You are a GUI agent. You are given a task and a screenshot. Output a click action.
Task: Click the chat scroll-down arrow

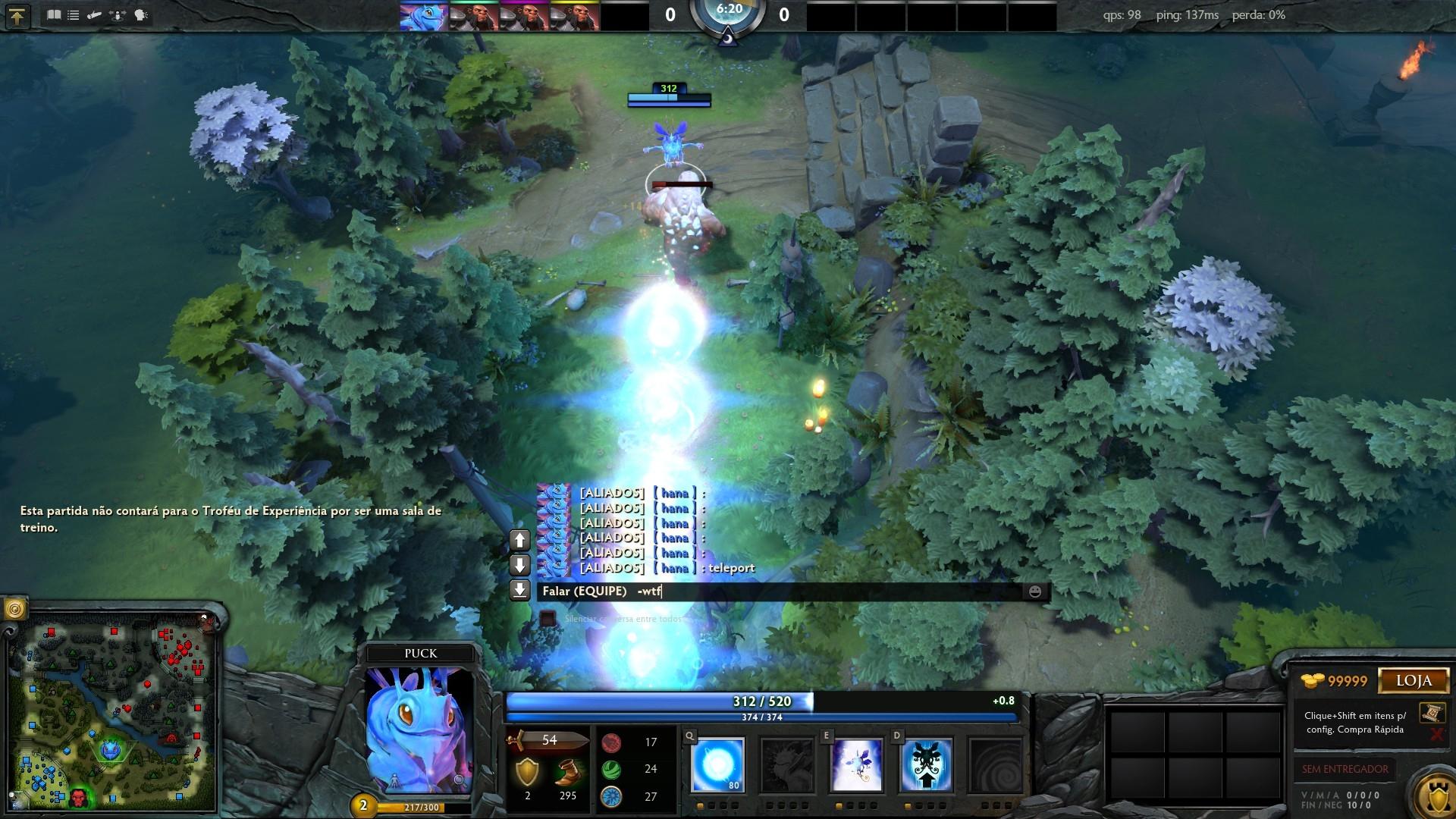point(519,565)
